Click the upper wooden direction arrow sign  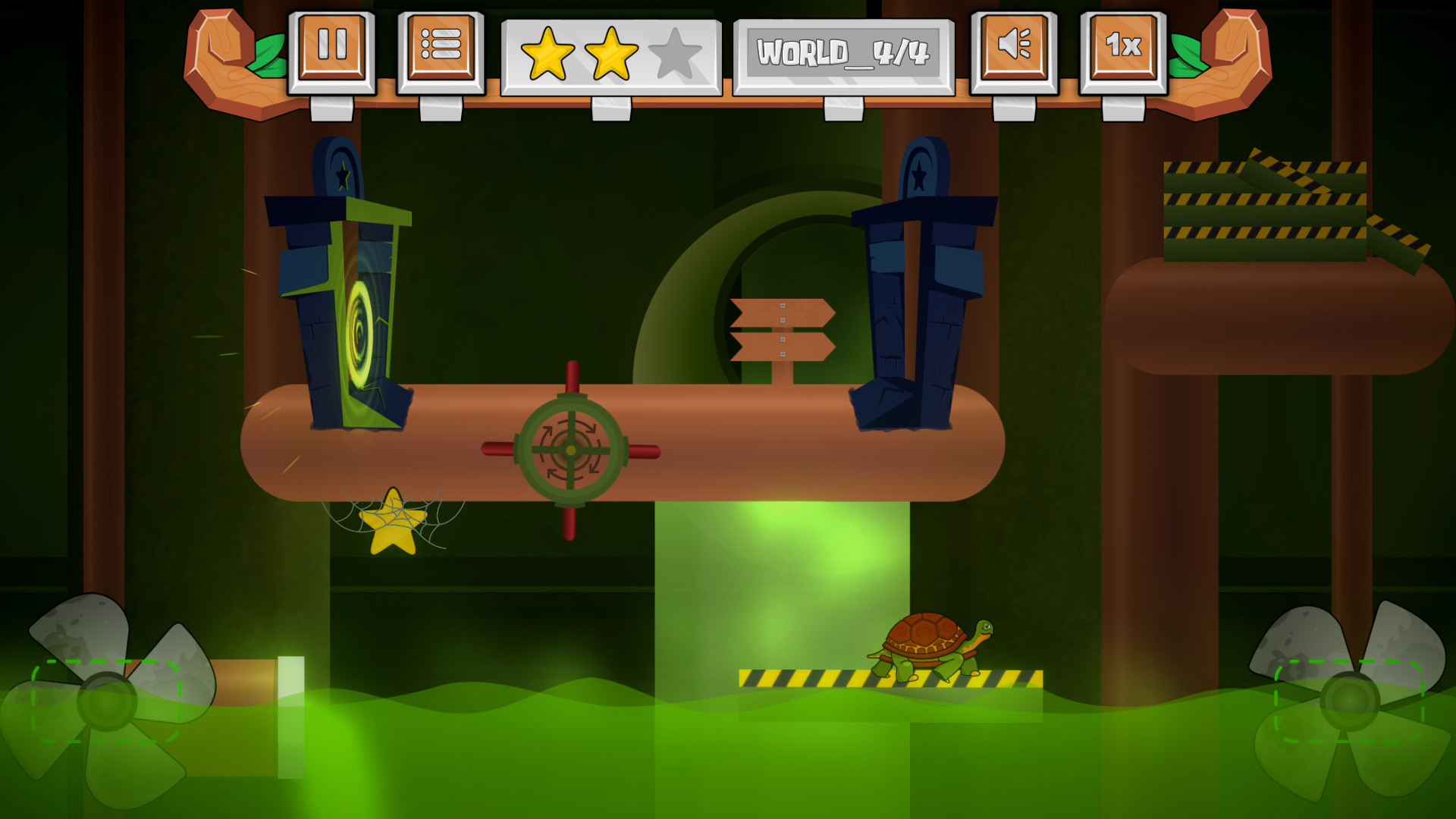click(783, 314)
